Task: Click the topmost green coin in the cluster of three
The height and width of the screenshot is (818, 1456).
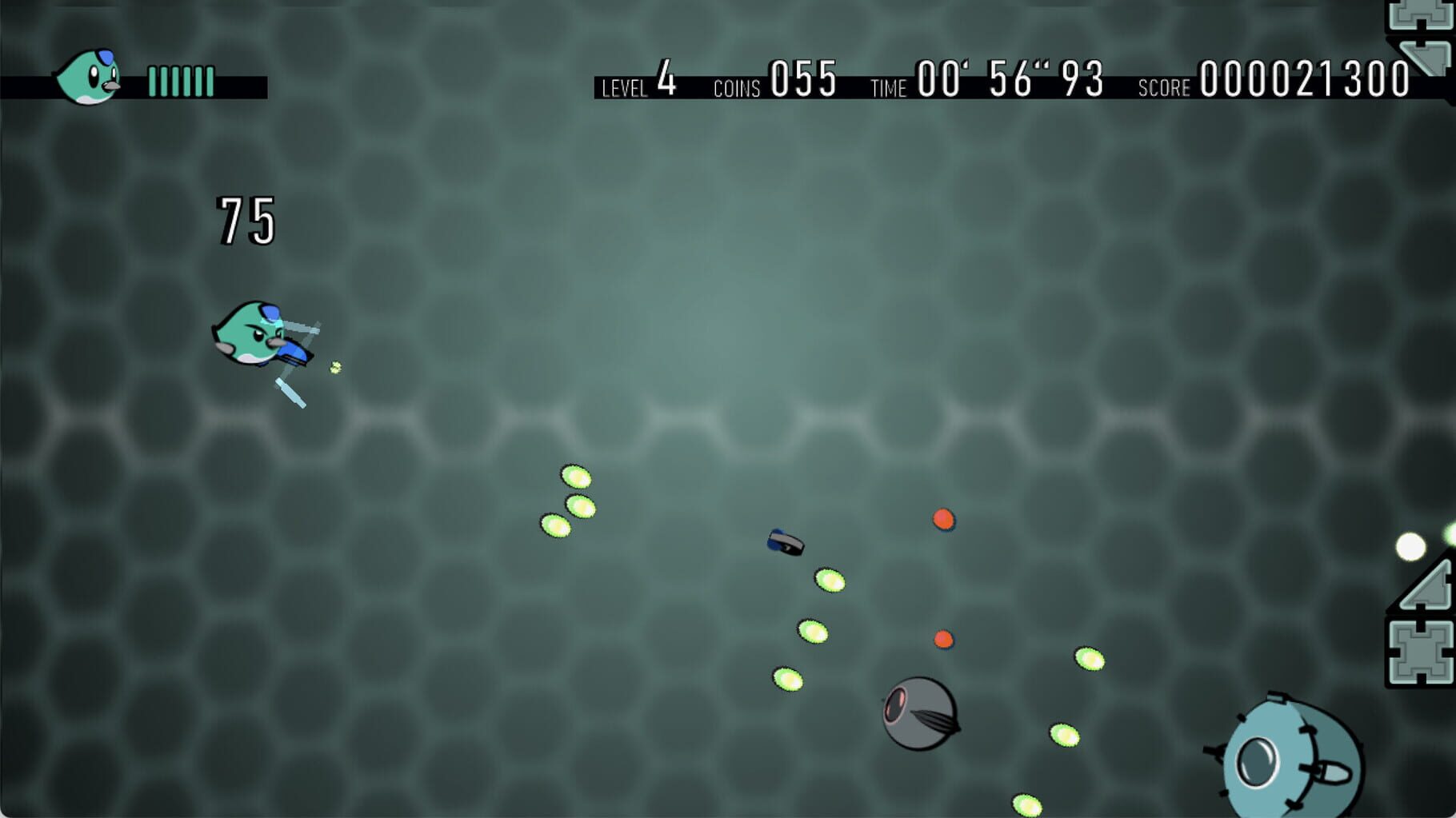Action: (x=578, y=478)
